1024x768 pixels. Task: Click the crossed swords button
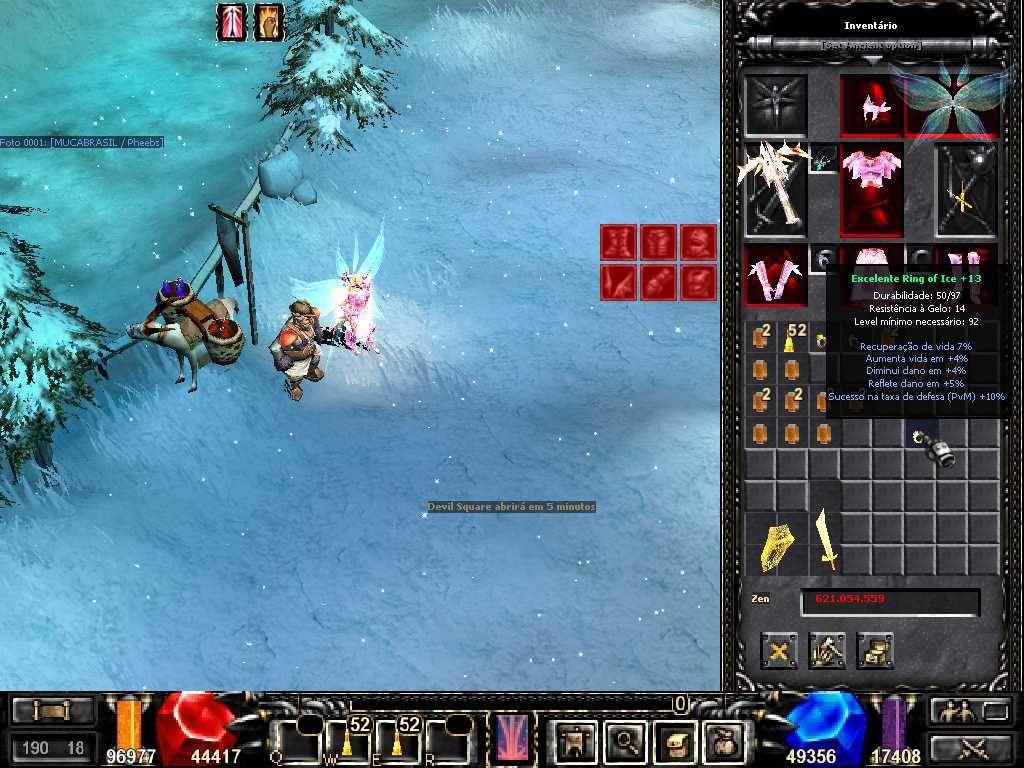click(971, 747)
